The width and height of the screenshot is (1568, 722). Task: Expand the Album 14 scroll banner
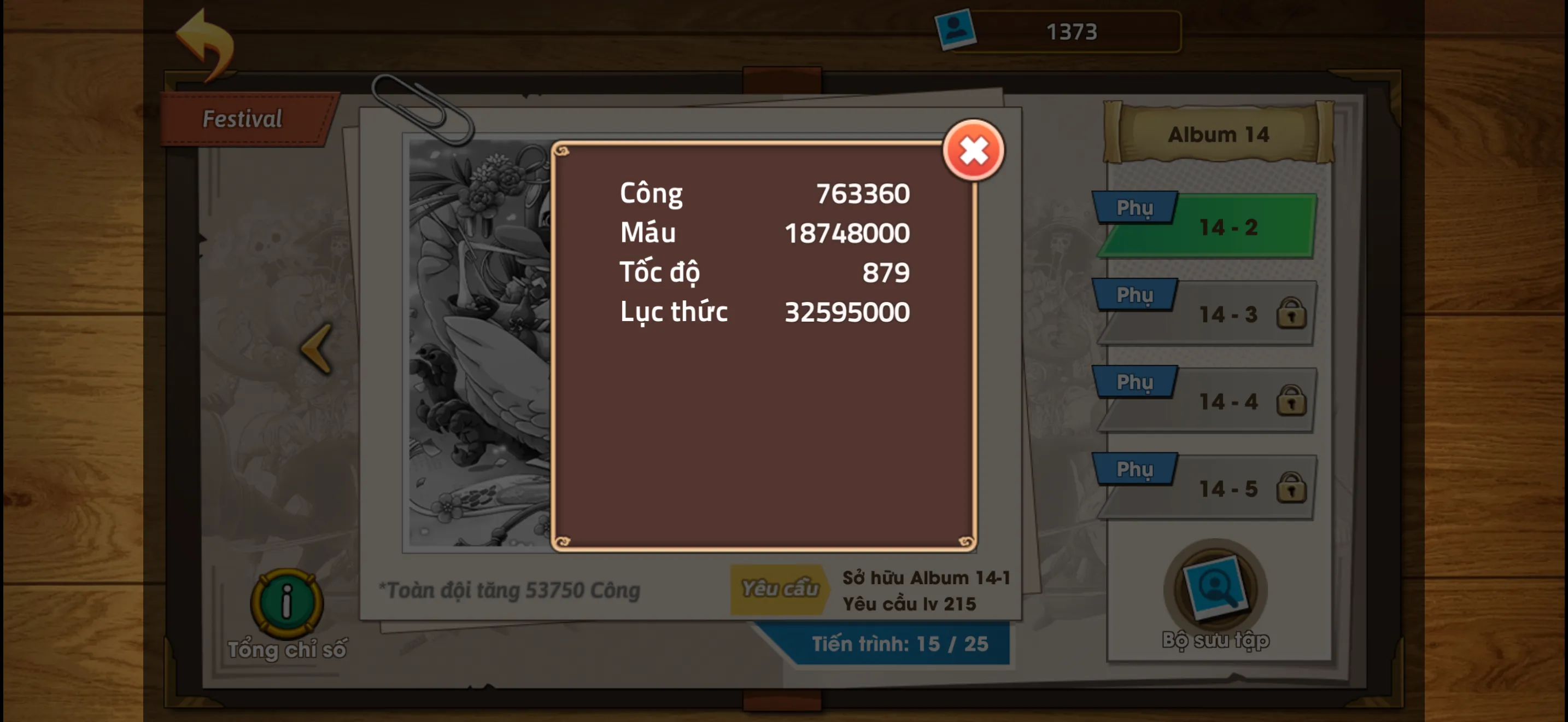click(1220, 134)
